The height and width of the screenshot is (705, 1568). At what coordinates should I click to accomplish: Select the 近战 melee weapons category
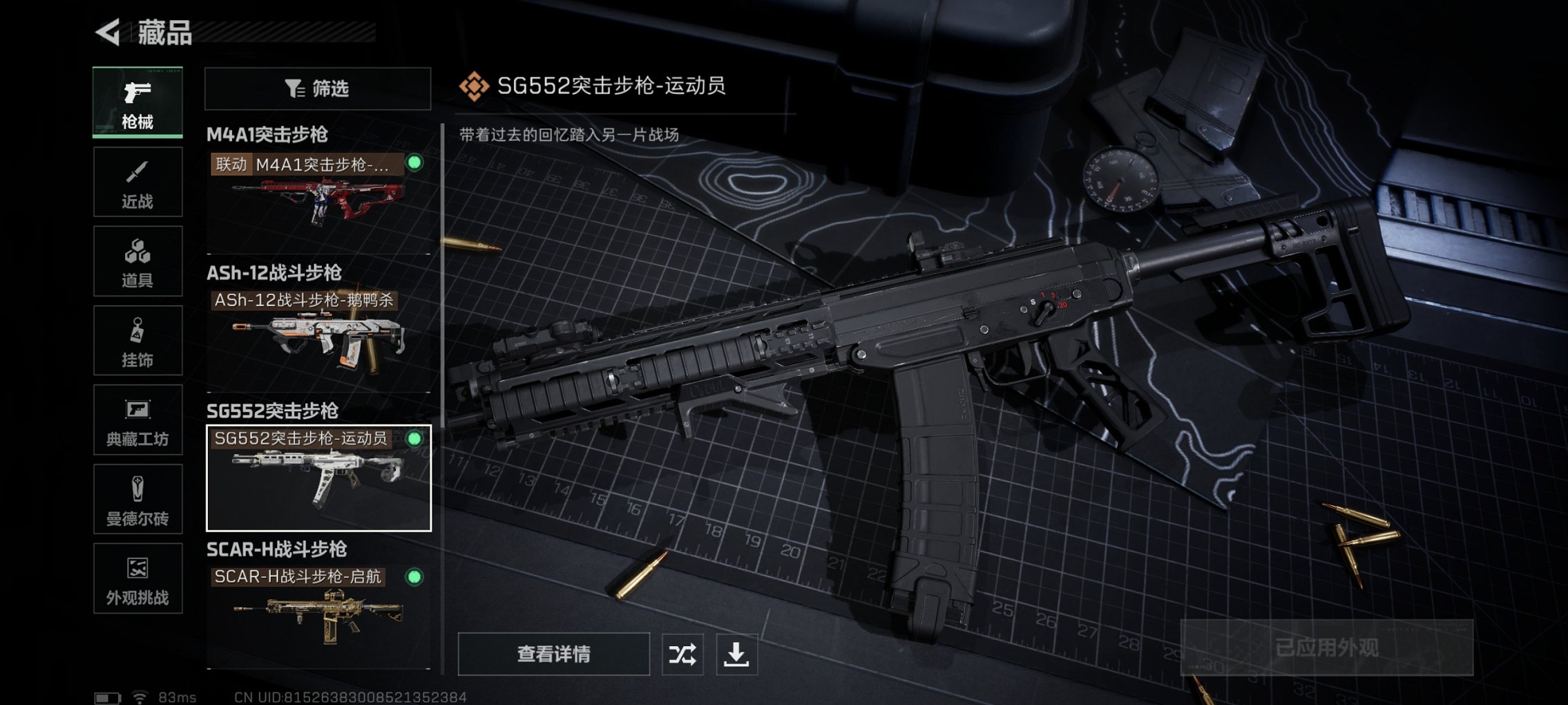(x=137, y=181)
